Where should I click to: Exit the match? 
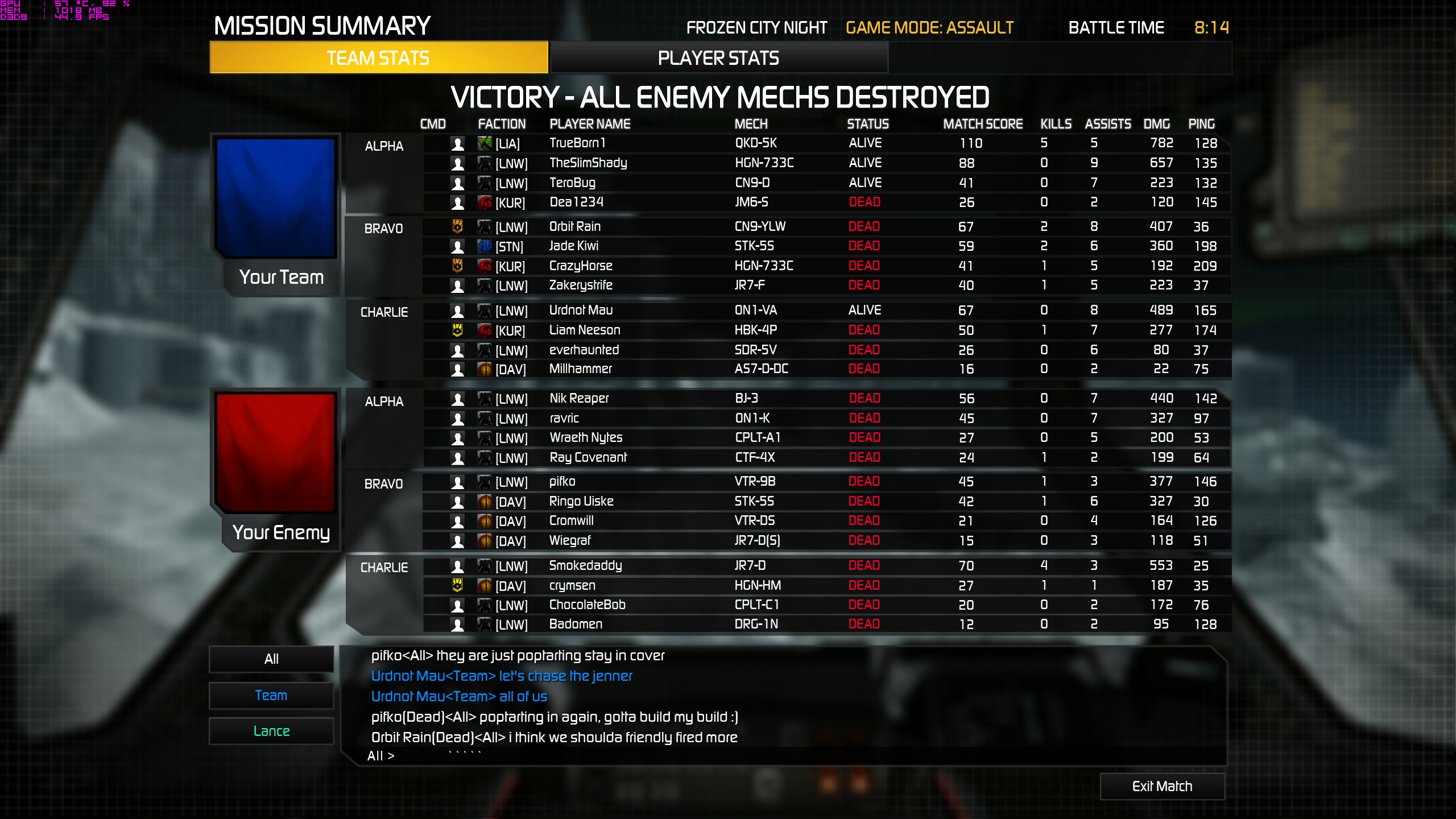[x=1162, y=786]
